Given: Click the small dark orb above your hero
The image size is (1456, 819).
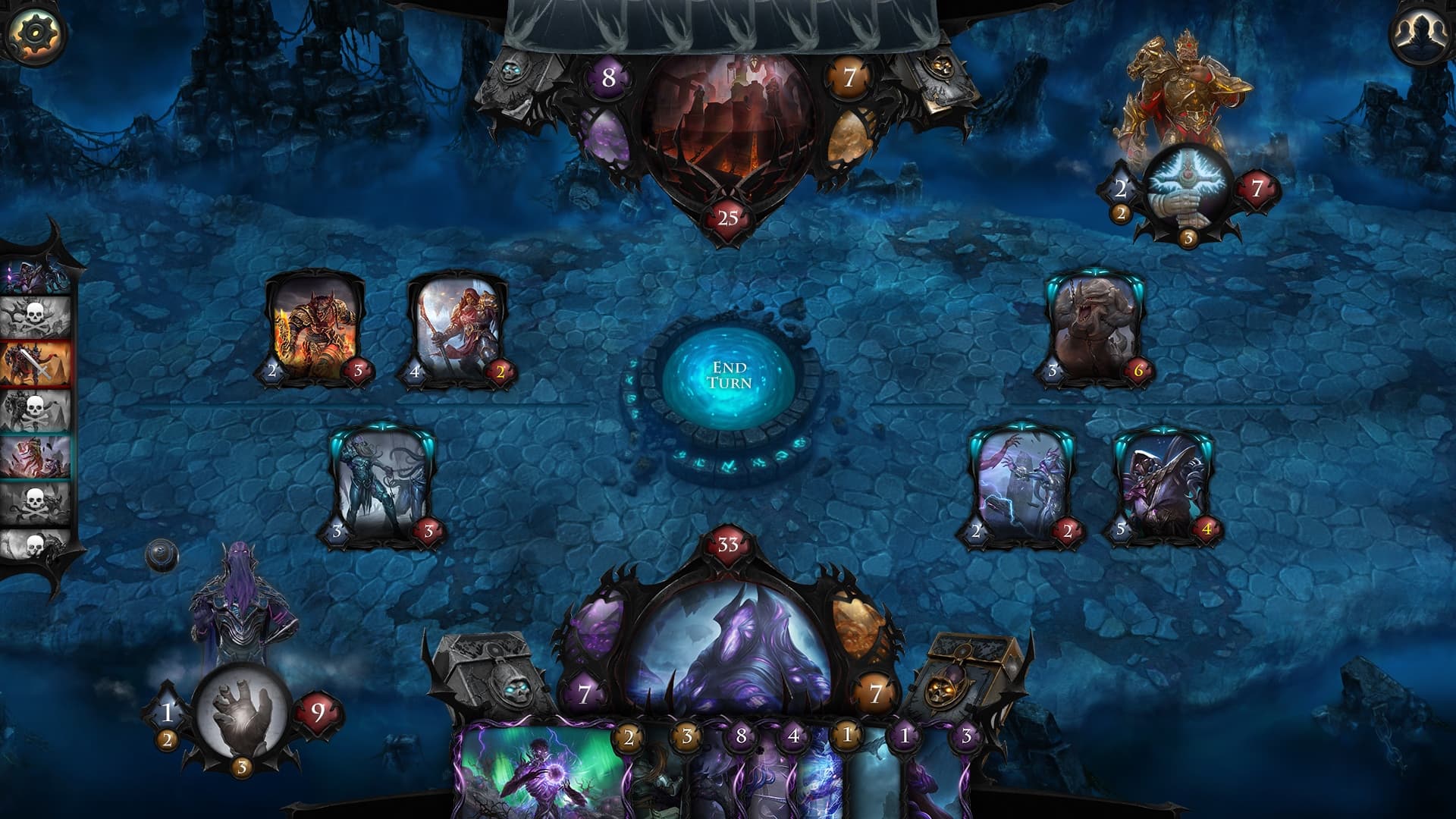Looking at the screenshot, I should [x=162, y=554].
